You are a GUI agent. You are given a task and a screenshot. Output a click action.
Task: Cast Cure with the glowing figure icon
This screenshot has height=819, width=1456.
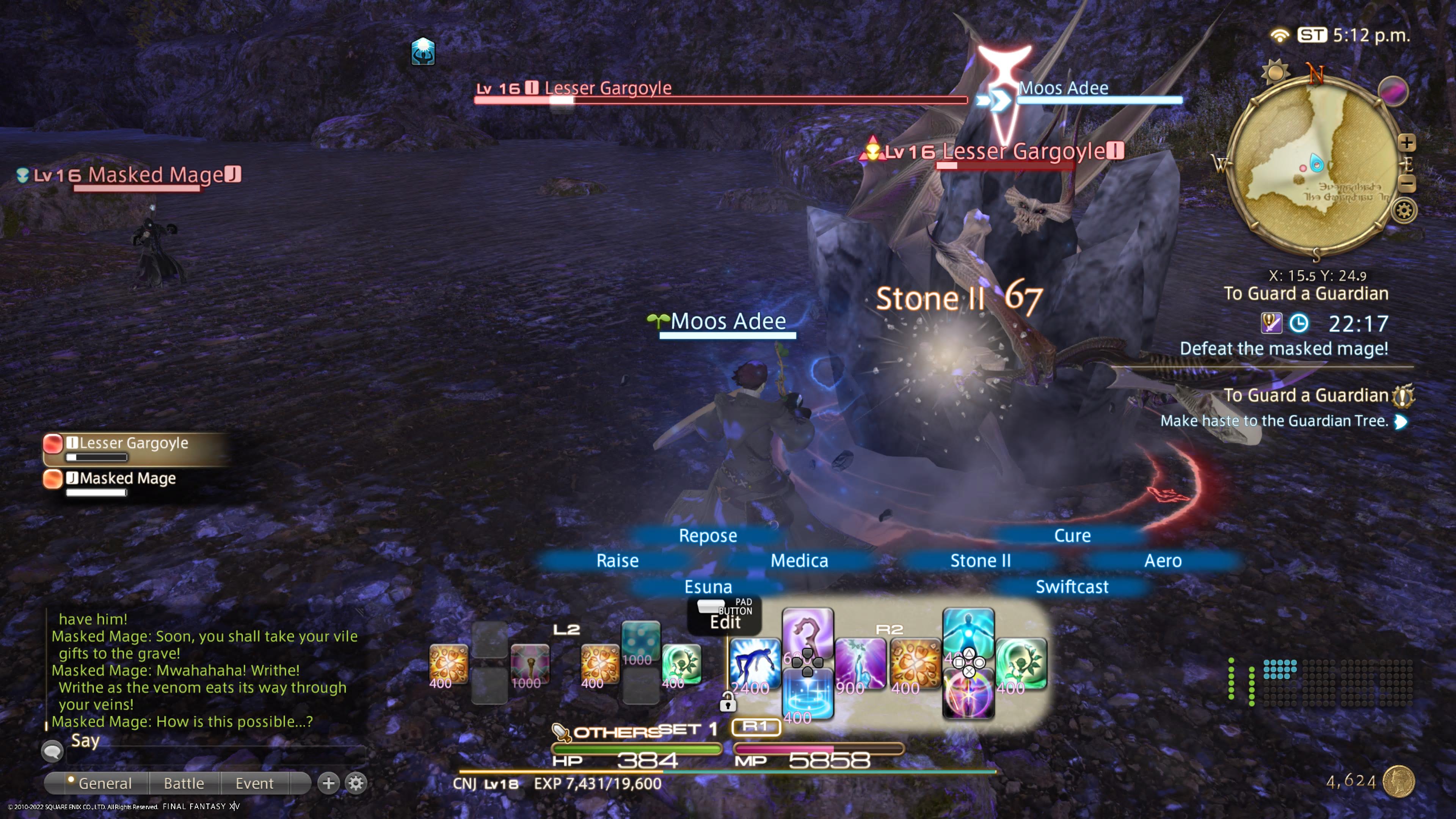click(968, 630)
